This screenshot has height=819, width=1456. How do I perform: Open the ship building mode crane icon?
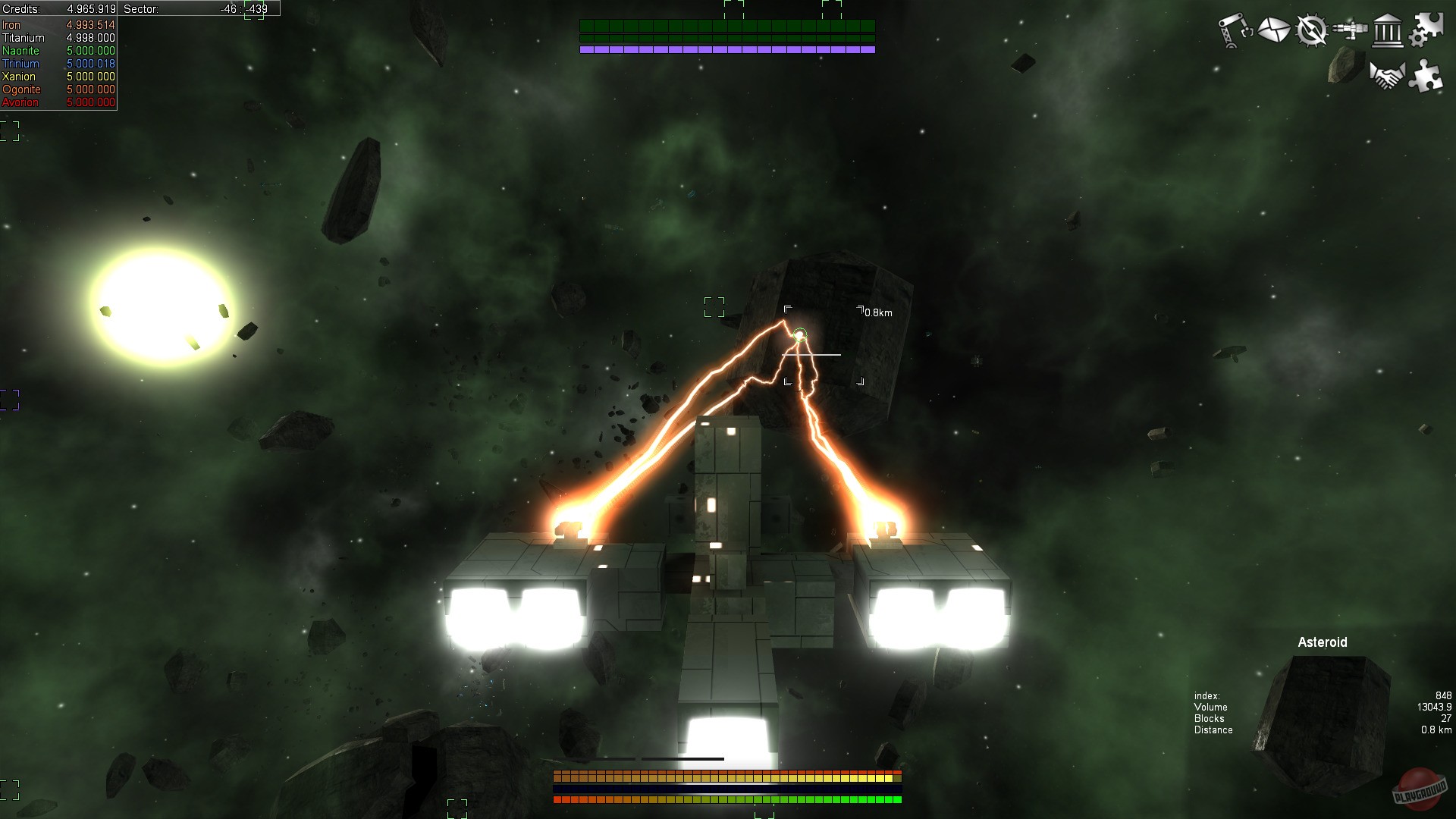pyautogui.click(x=1235, y=30)
